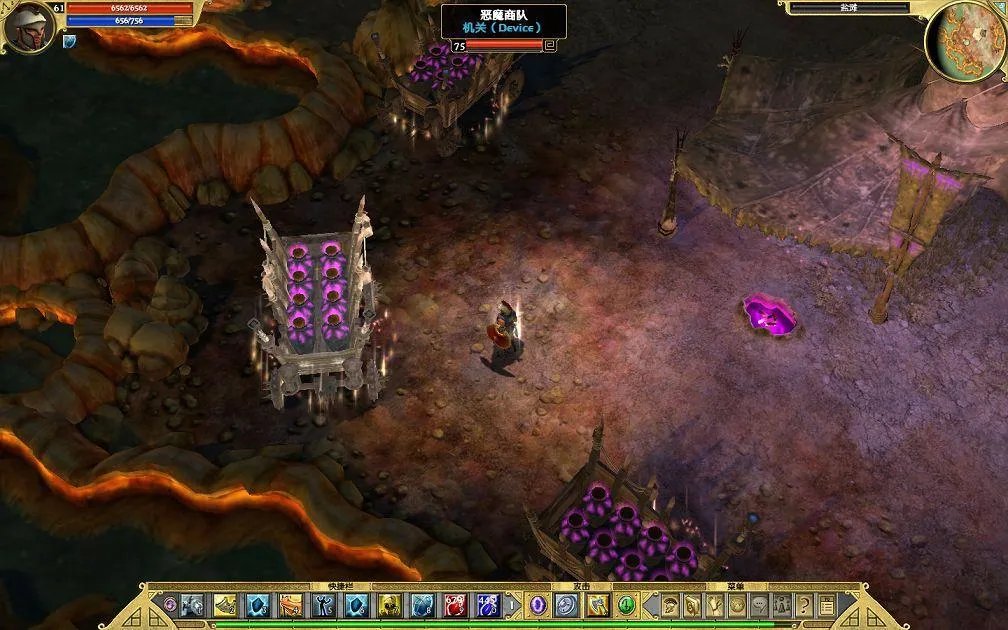Screen dimensions: 1008x630
Task: Open the help question mark button
Action: (804, 605)
